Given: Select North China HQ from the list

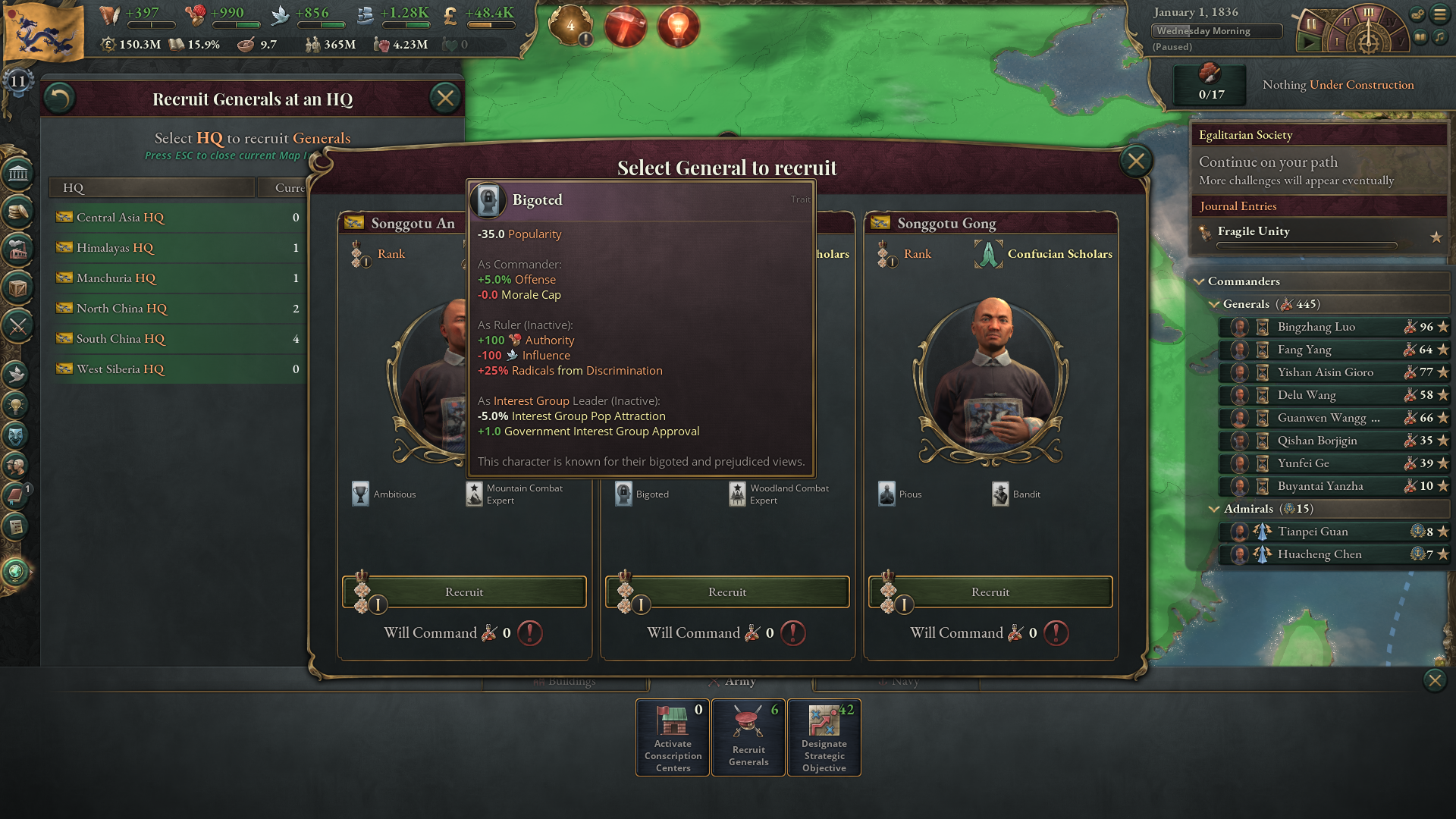Looking at the screenshot, I should (x=121, y=308).
